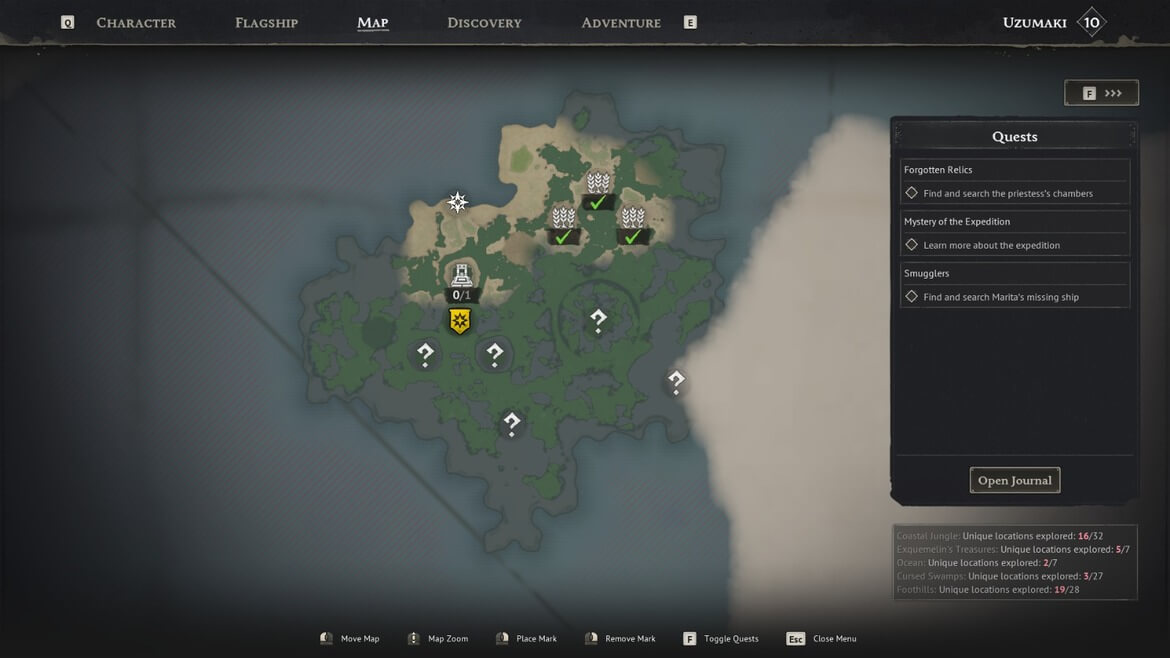Viewport: 1170px width, 658px height.
Task: Switch to the Character tab
Action: (136, 23)
